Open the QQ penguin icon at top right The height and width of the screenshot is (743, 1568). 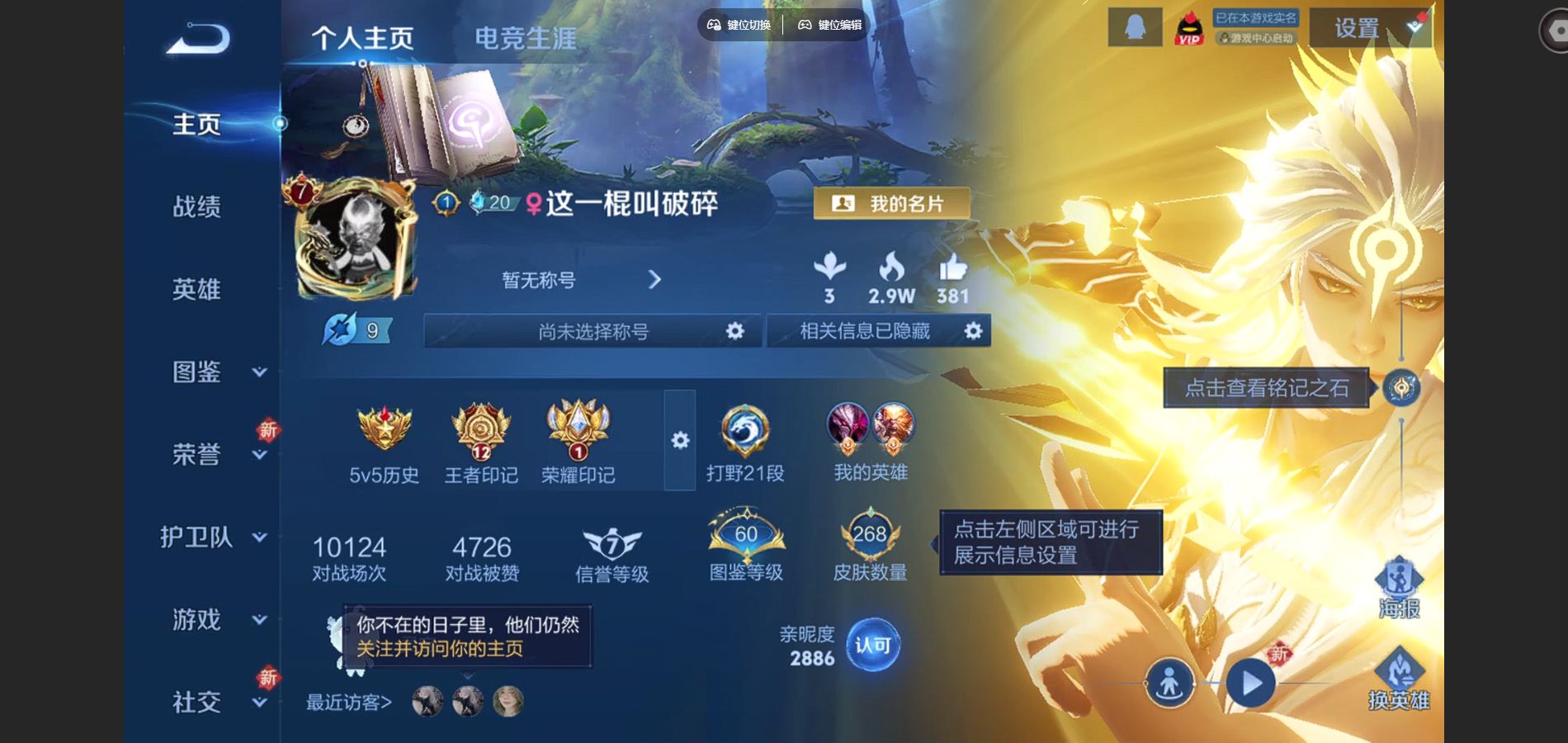tap(1134, 27)
